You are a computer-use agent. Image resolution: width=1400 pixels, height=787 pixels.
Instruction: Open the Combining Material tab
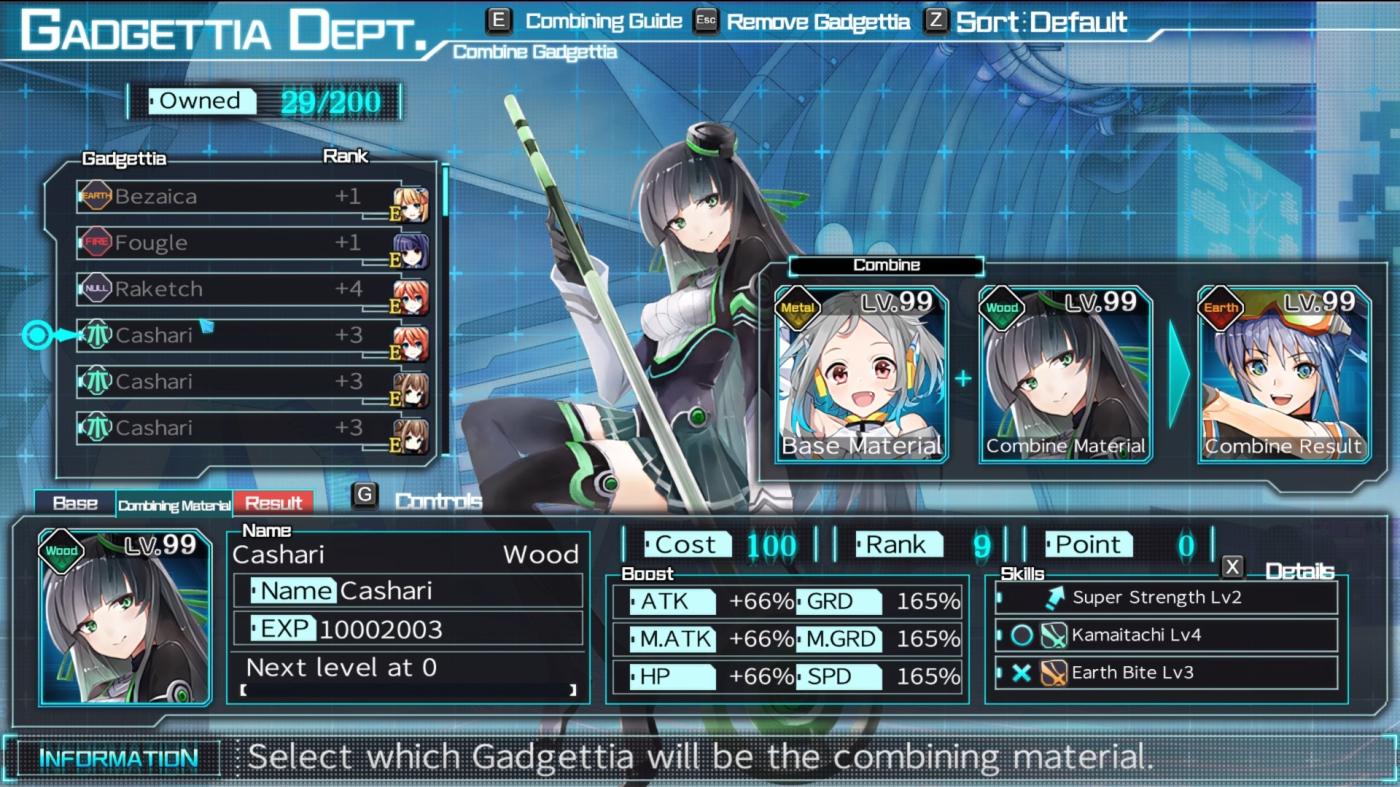(x=174, y=505)
